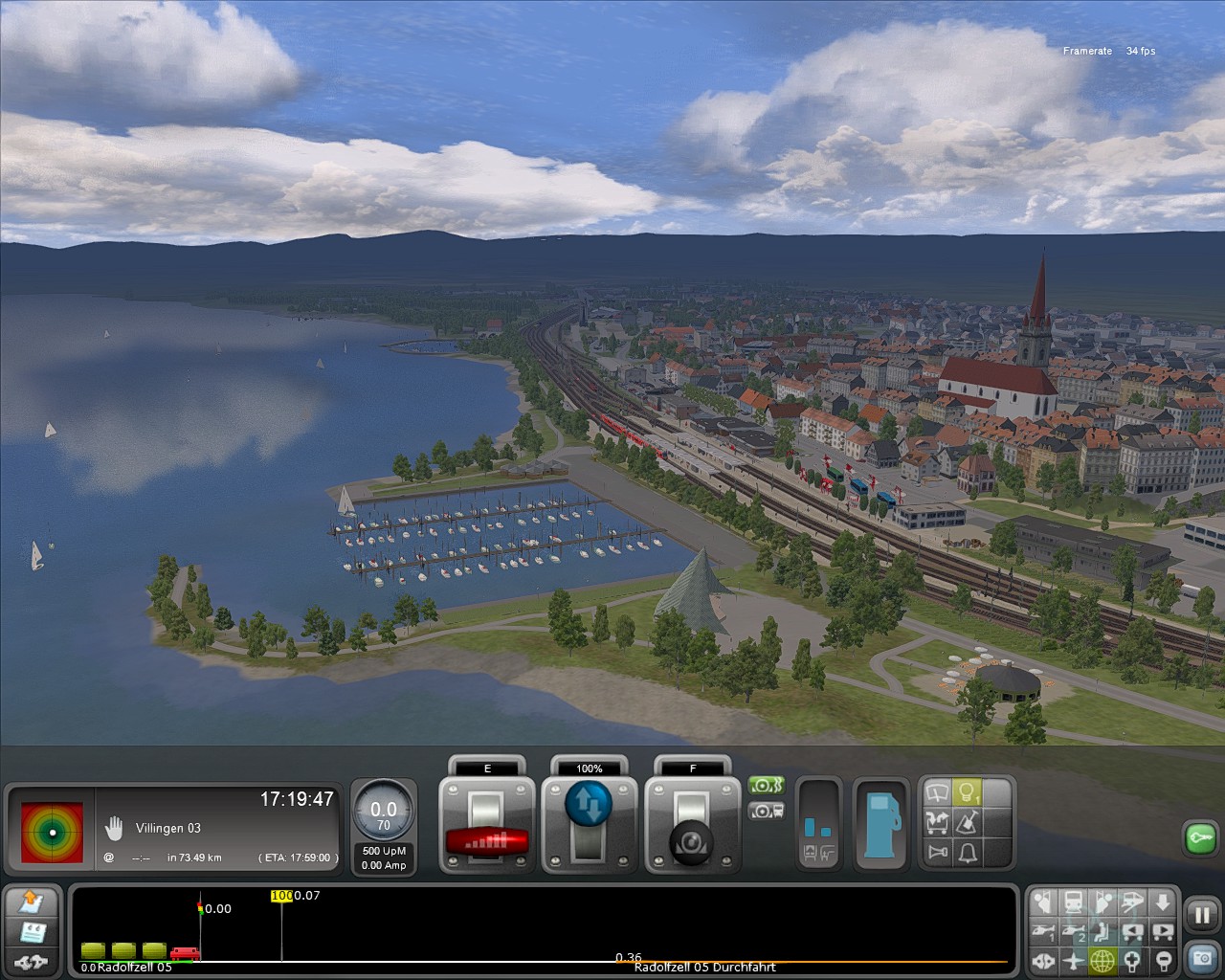Zoom the camera in with plus icon
The image size is (1225, 980).
(1134, 961)
